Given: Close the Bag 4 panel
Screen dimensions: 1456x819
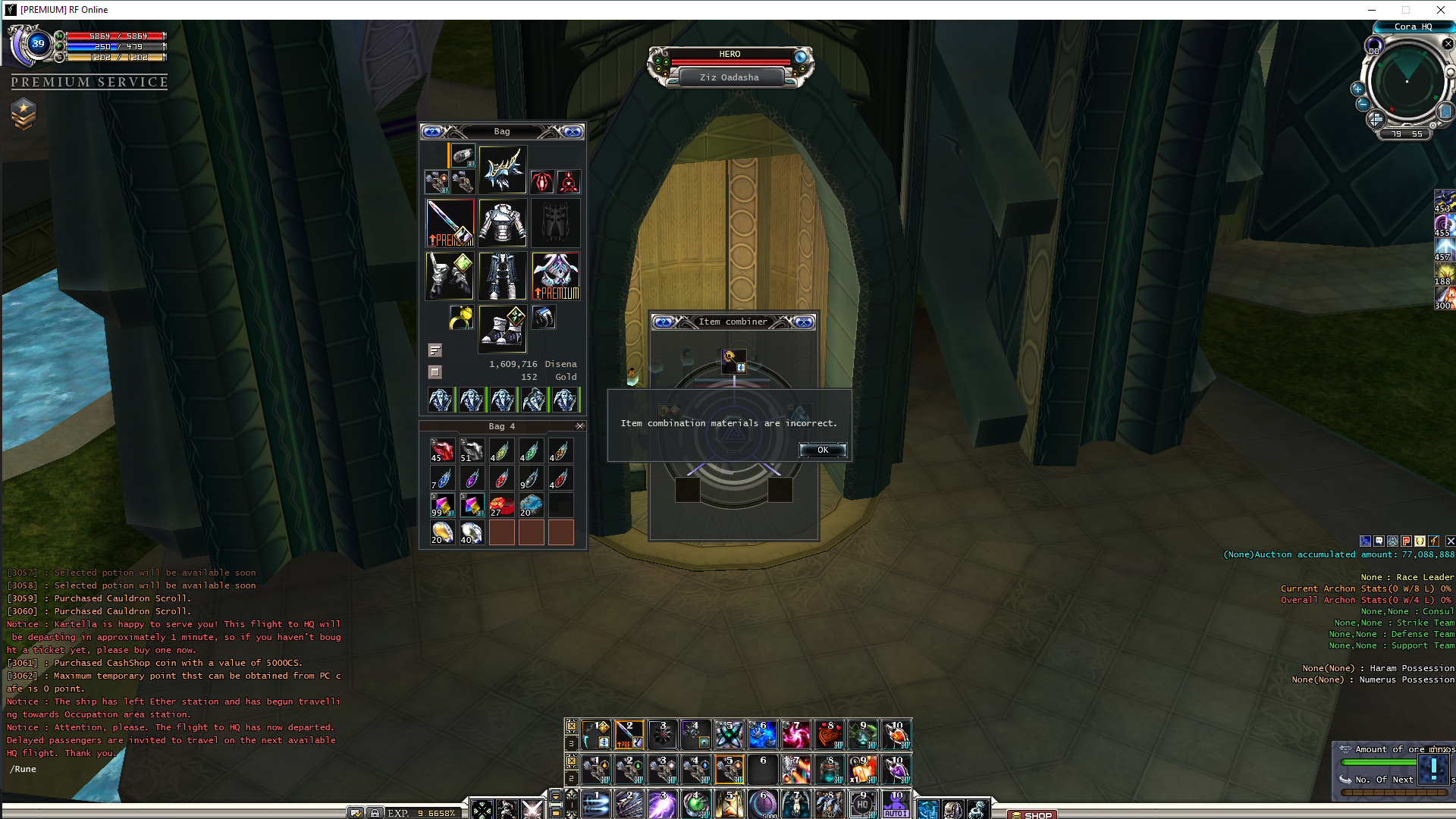Looking at the screenshot, I should [x=580, y=426].
